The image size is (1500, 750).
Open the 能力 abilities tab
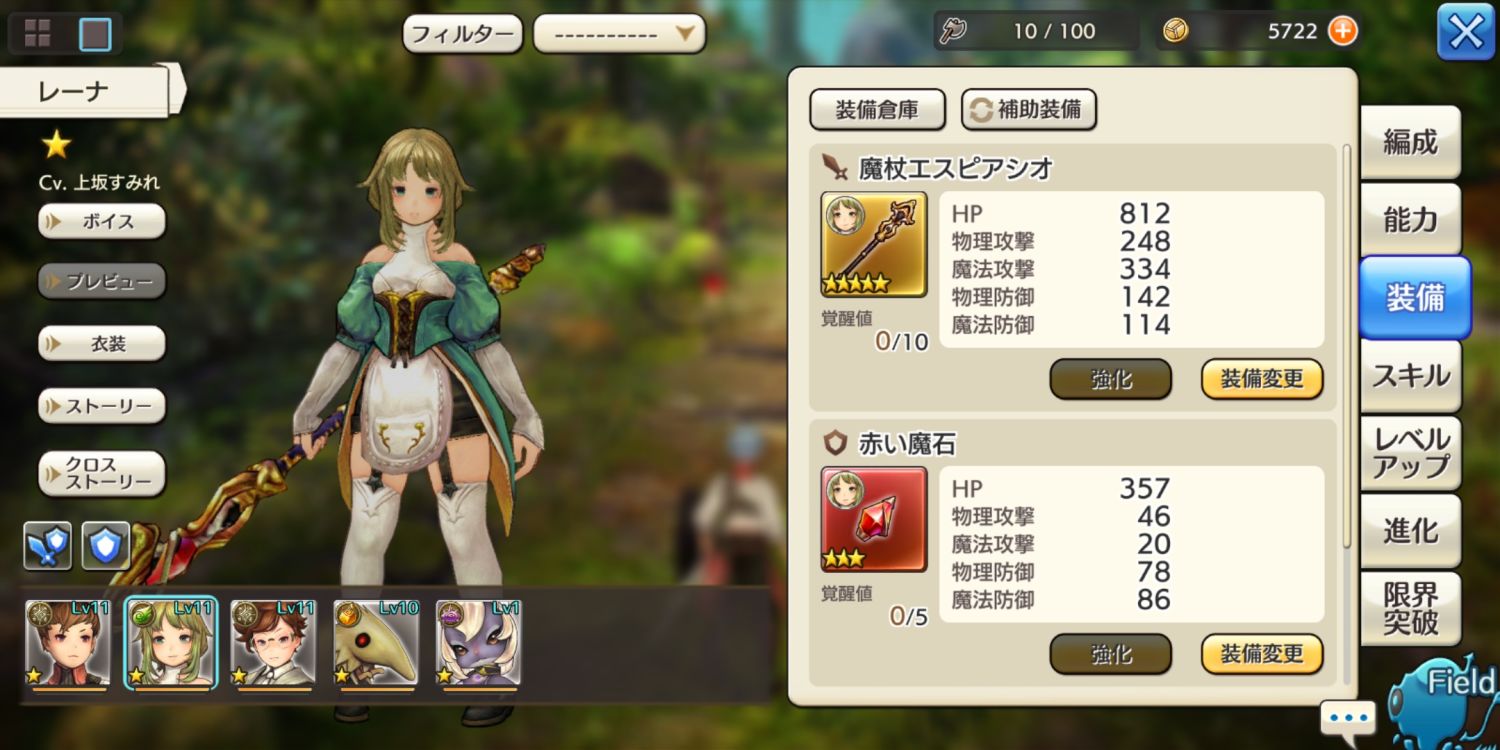1410,220
